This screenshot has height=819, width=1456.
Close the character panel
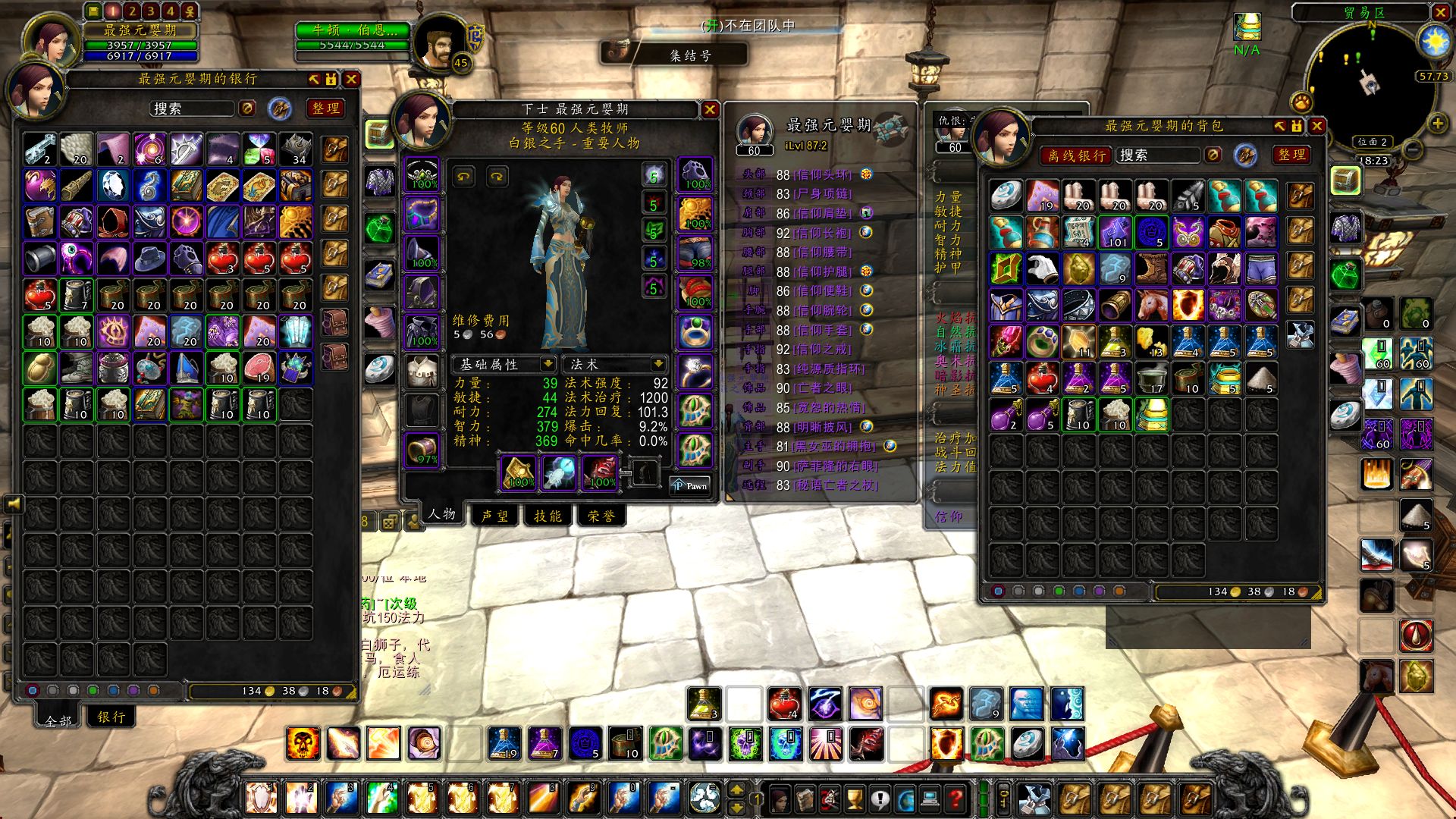click(x=710, y=109)
